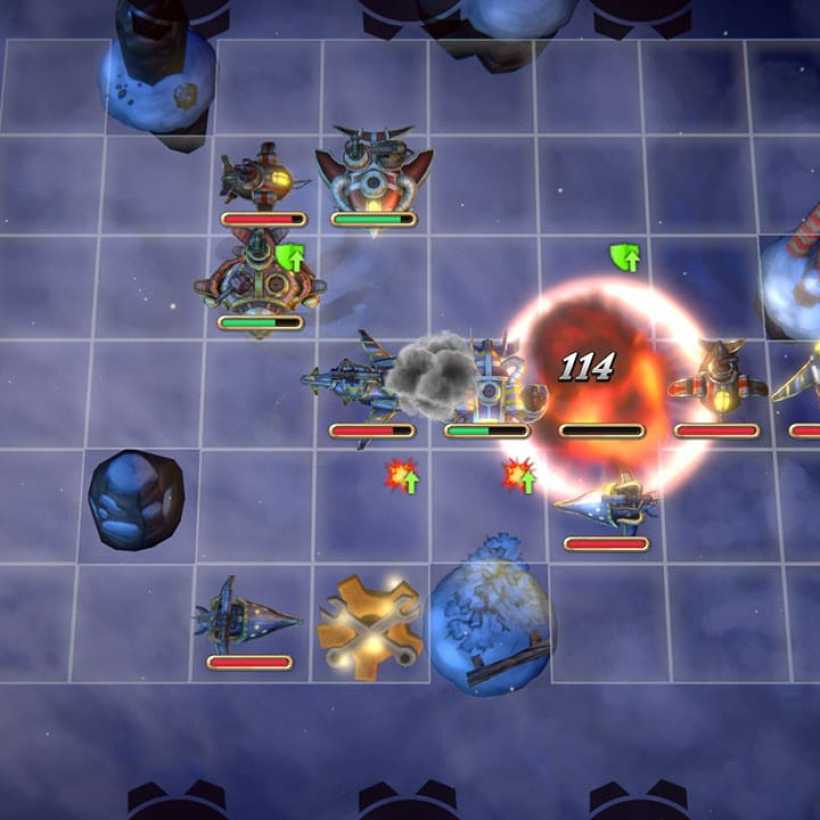Select the pointed ship just below the explosion
Screen dimensions: 820x820
tap(608, 503)
